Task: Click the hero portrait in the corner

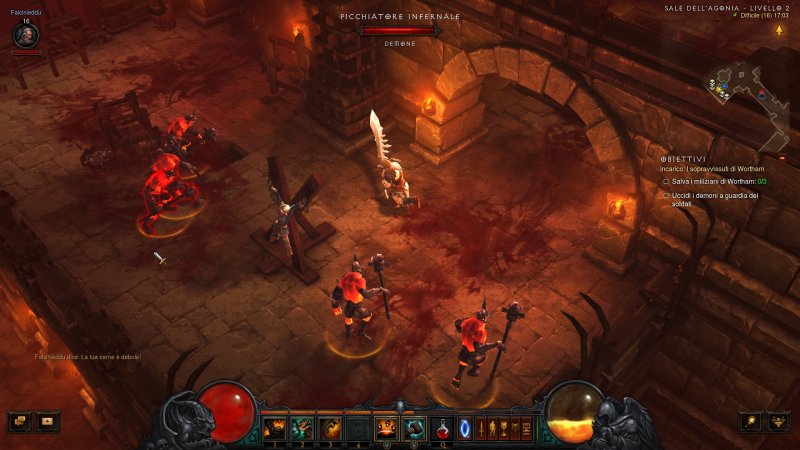Action: 26,35
